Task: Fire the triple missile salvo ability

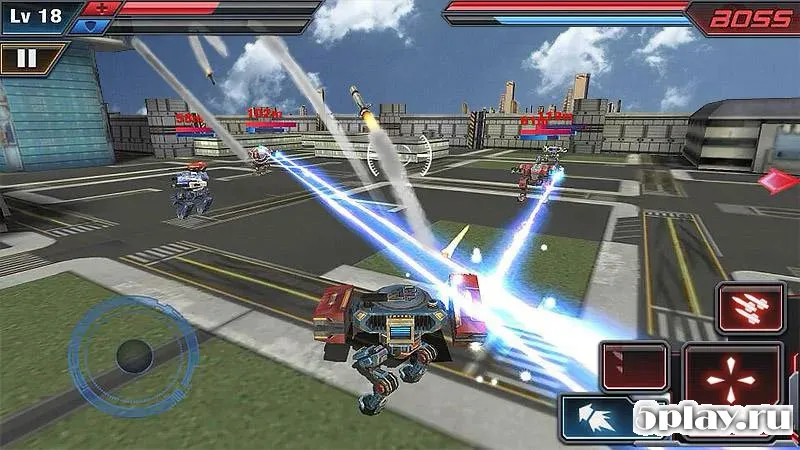Action: coord(749,307)
